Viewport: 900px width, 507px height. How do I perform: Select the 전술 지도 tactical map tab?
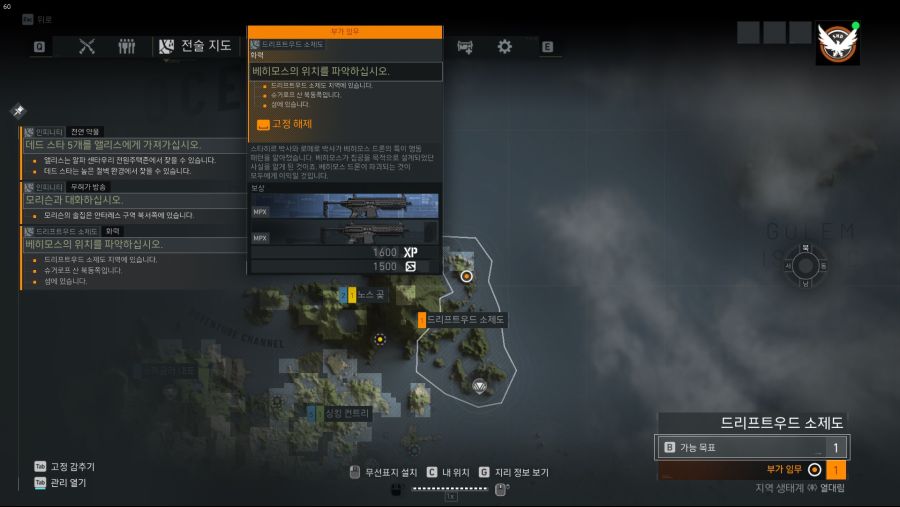[195, 46]
